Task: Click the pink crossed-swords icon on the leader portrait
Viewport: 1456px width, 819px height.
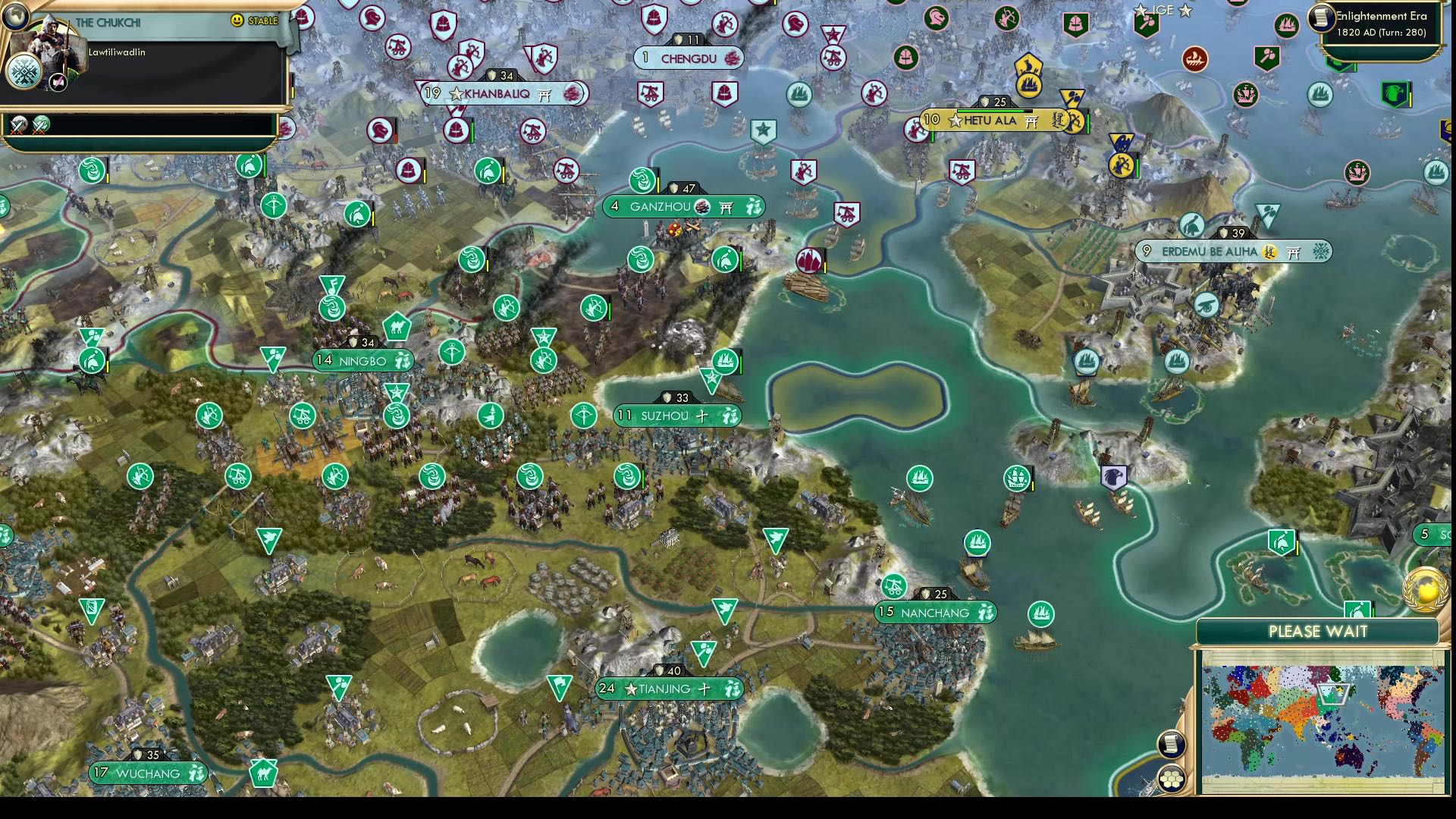Action: [58, 82]
